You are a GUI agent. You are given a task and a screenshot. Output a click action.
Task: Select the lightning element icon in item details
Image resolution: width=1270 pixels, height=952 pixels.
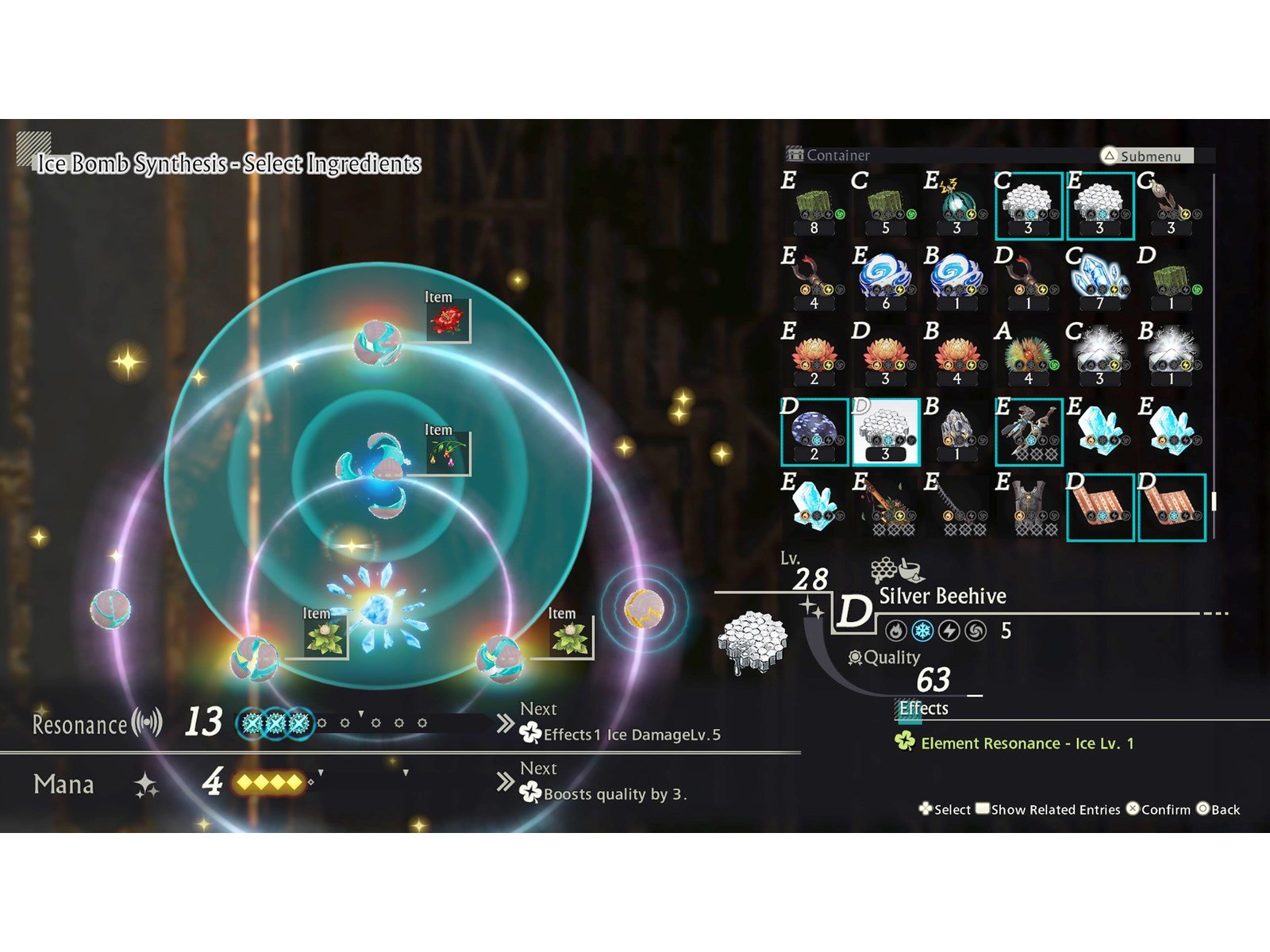[x=949, y=631]
